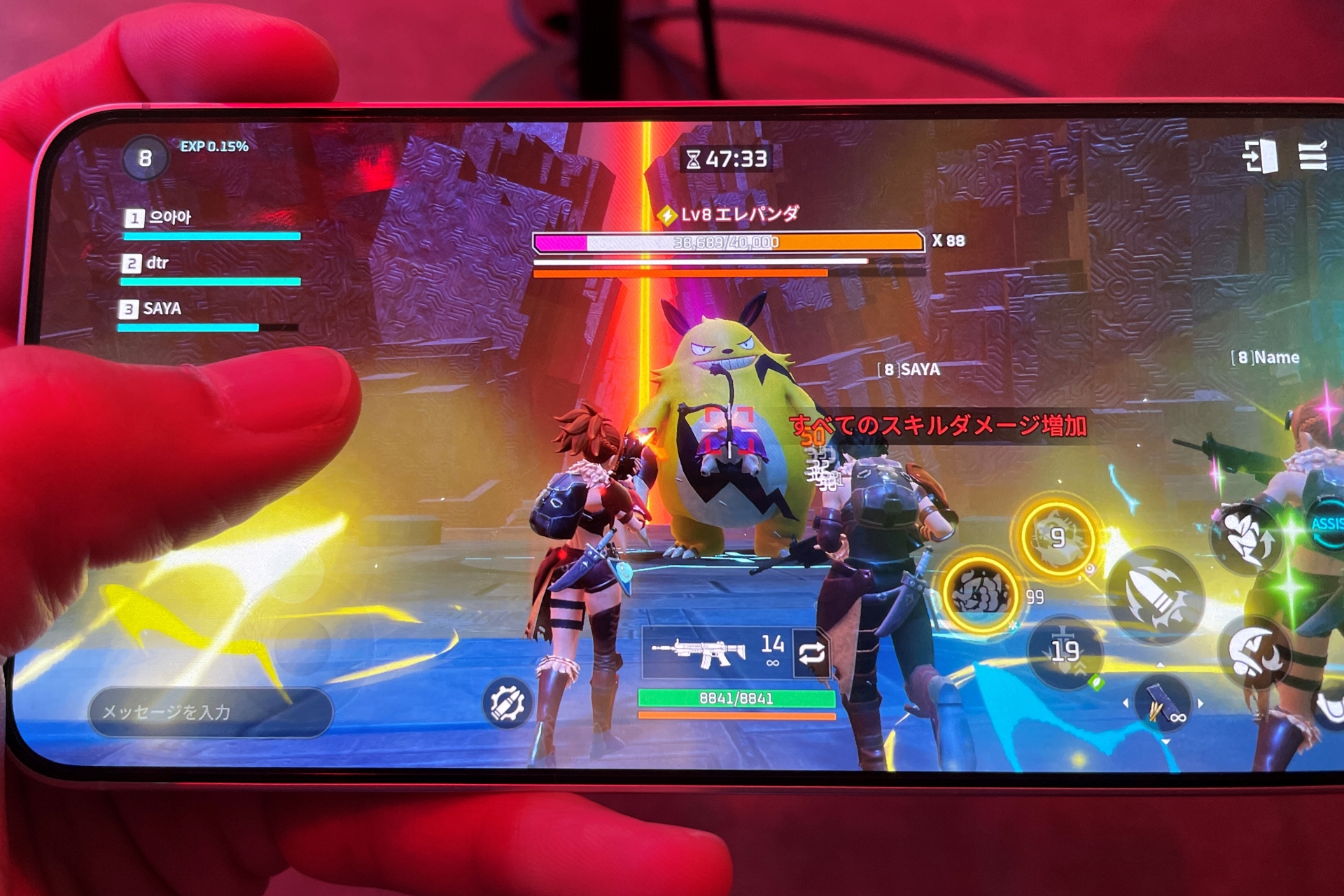Screen dimensions: 1344x896
Task: Toggle the weapon auto-reload swap control
Action: (813, 653)
